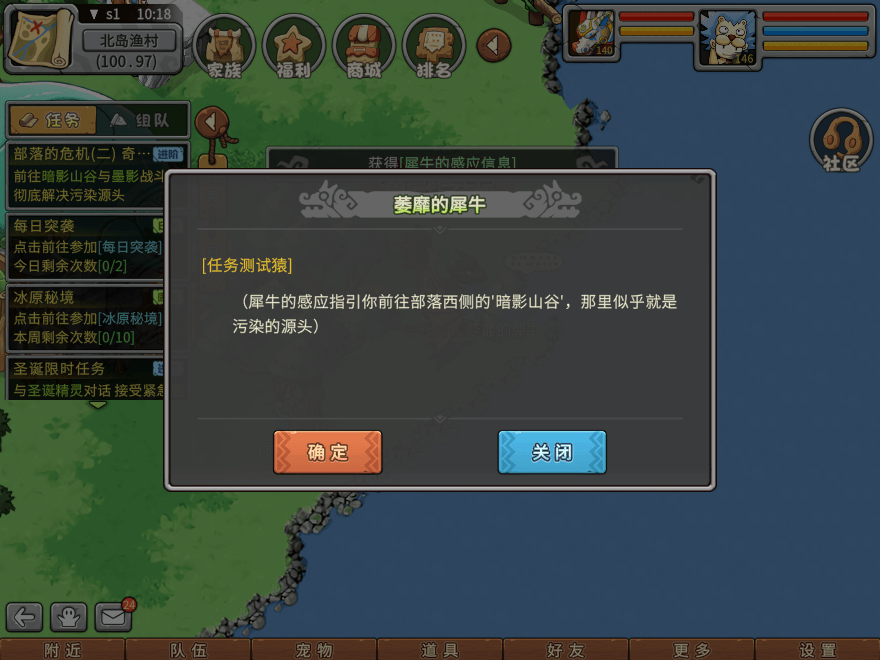Switch to the 组队 team tab

[x=140, y=120]
